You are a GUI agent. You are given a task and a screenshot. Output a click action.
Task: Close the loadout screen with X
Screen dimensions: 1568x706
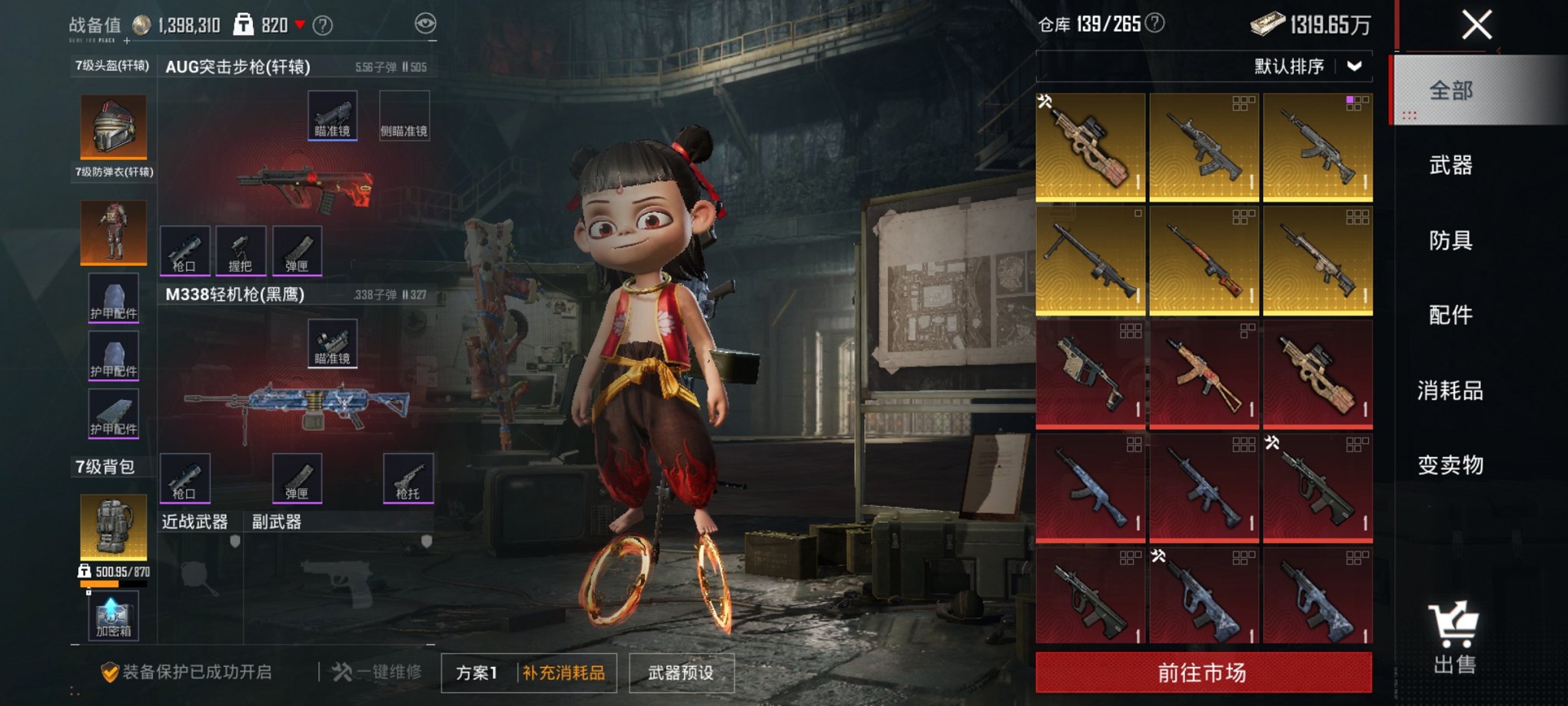(x=1477, y=25)
